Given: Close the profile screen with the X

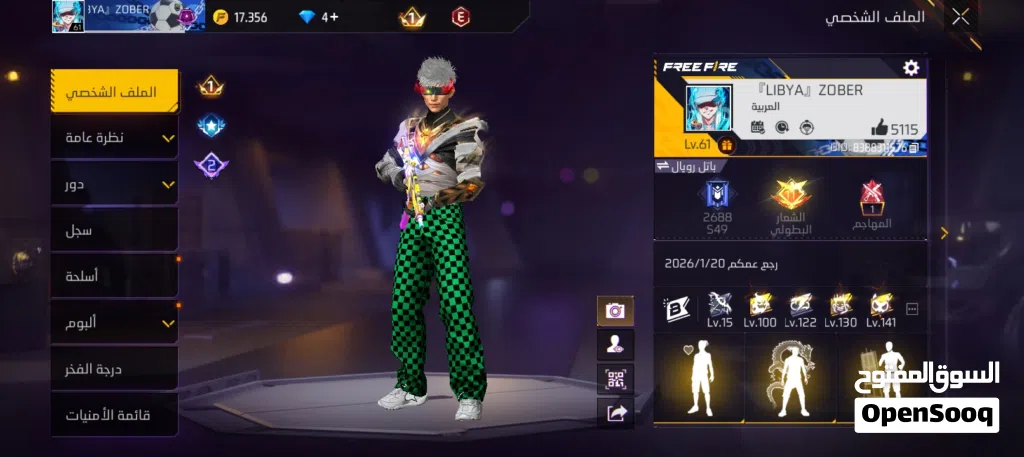Looking at the screenshot, I should (960, 16).
